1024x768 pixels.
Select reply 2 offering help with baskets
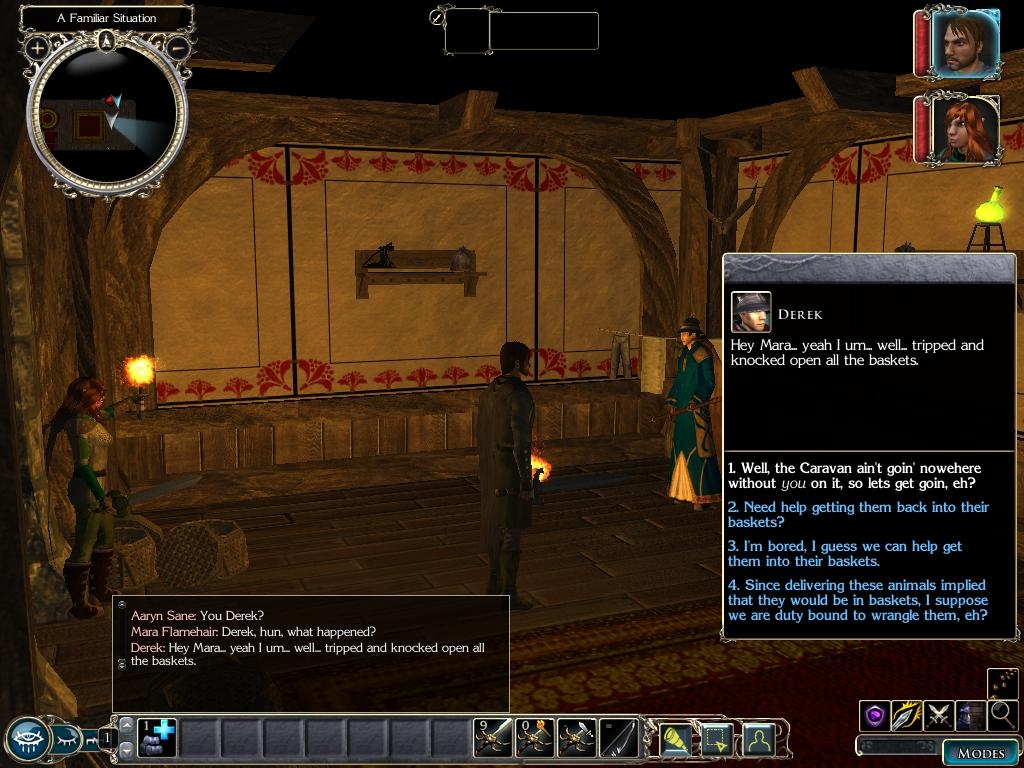[x=858, y=515]
